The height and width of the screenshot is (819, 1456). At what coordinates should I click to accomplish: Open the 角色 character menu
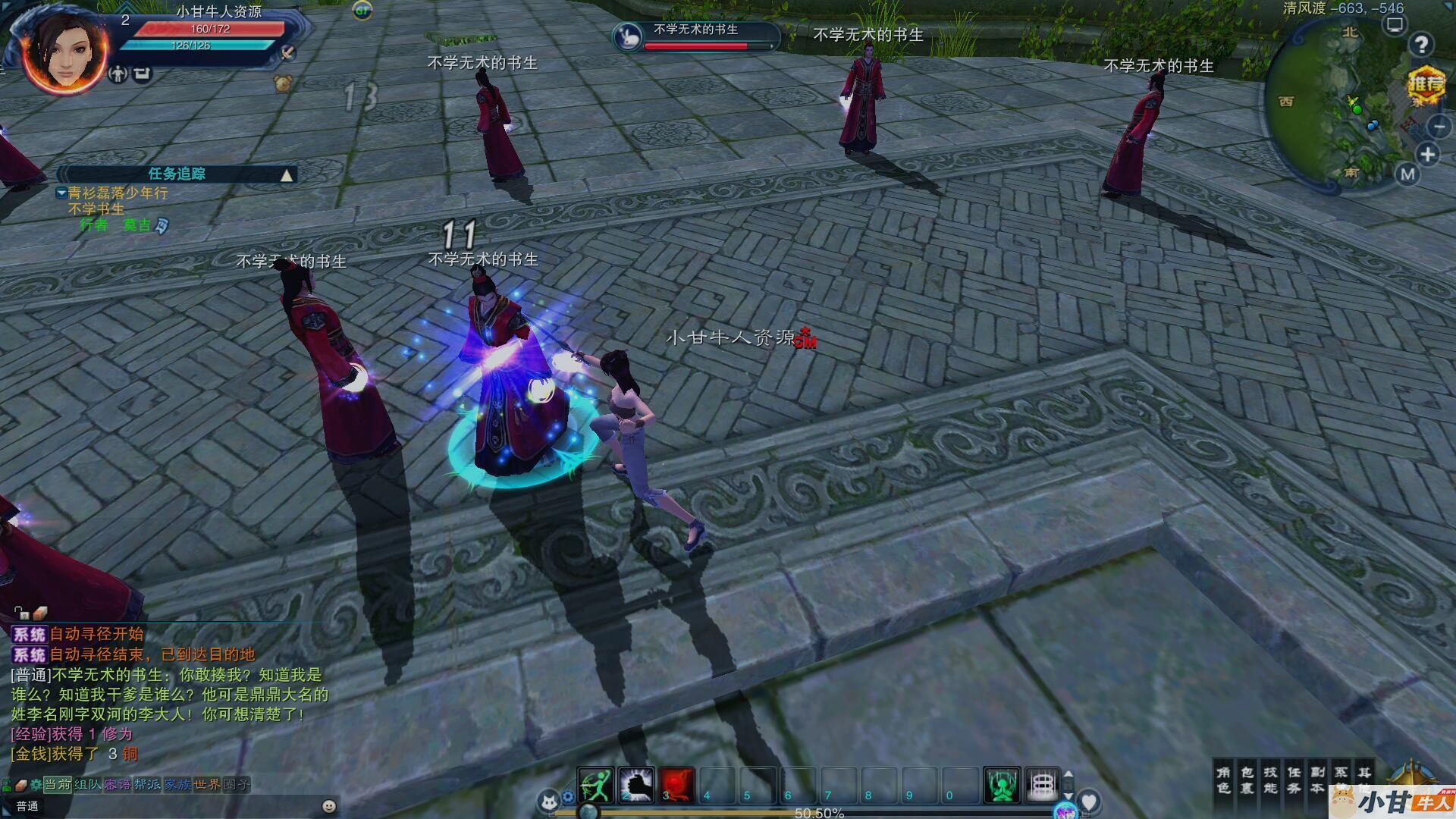coord(1223,780)
